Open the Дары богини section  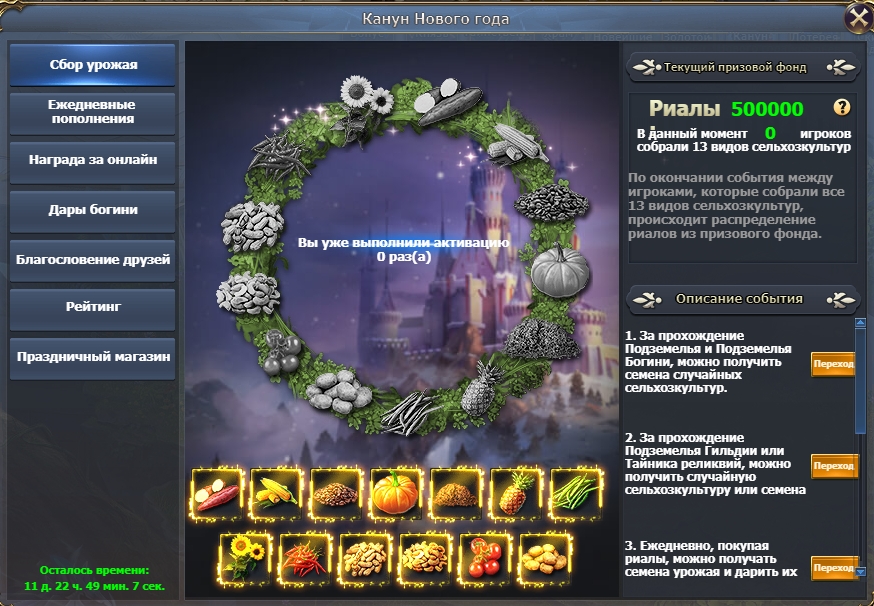pos(93,210)
